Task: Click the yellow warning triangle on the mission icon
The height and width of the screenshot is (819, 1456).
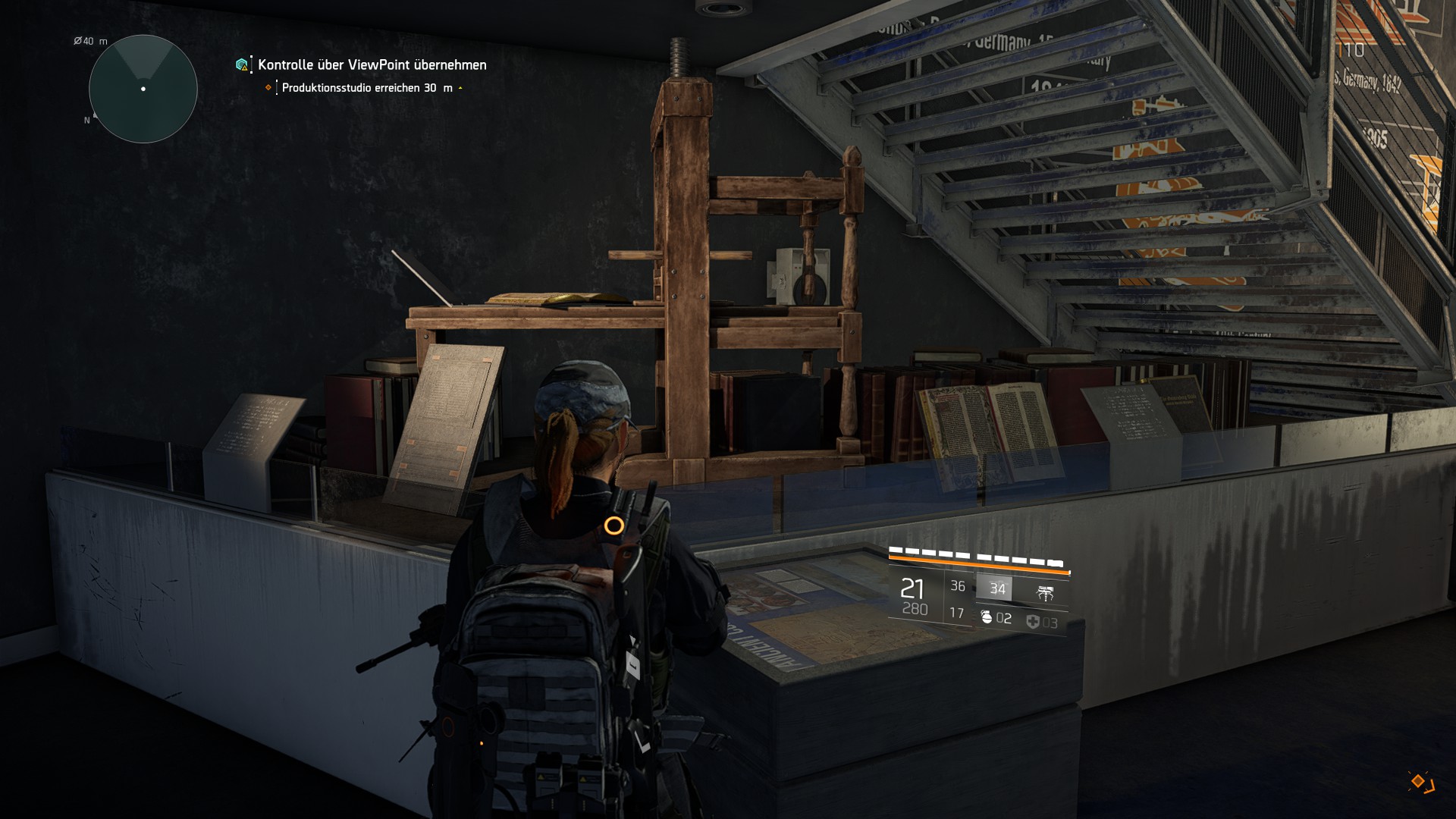Action: (244, 68)
